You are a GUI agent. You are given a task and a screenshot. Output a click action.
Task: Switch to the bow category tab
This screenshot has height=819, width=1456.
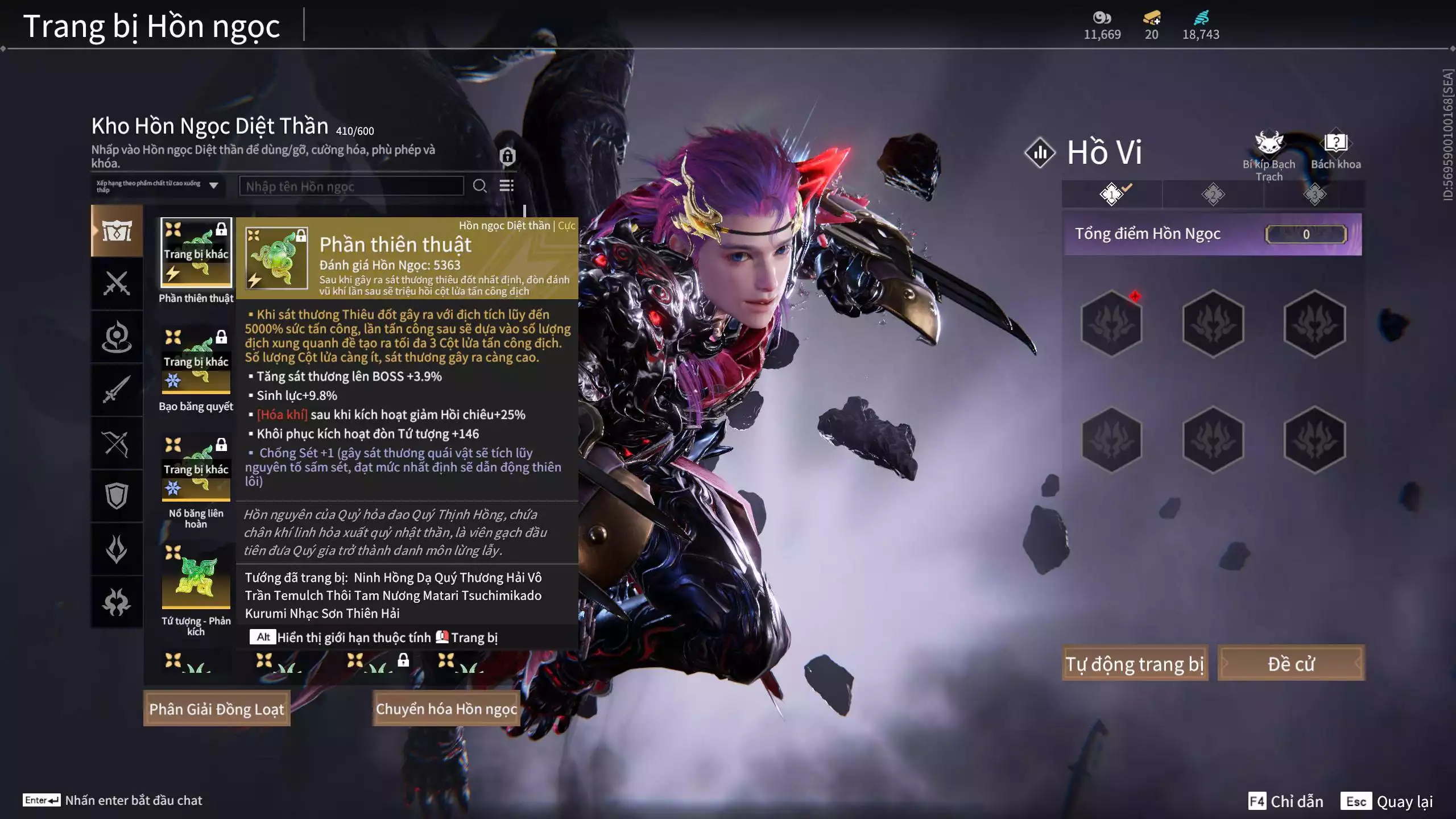point(117,444)
